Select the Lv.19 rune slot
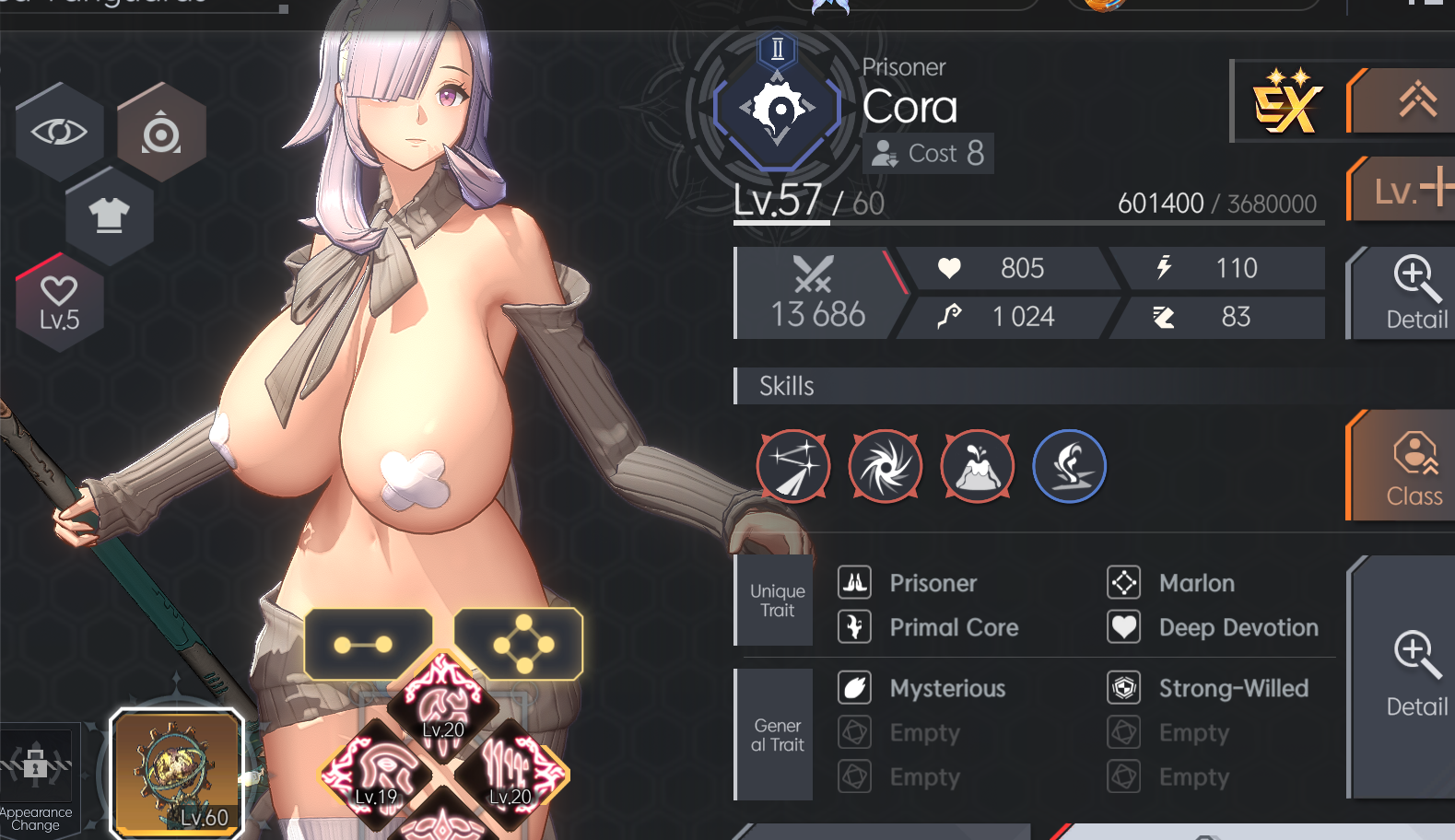 [376, 774]
